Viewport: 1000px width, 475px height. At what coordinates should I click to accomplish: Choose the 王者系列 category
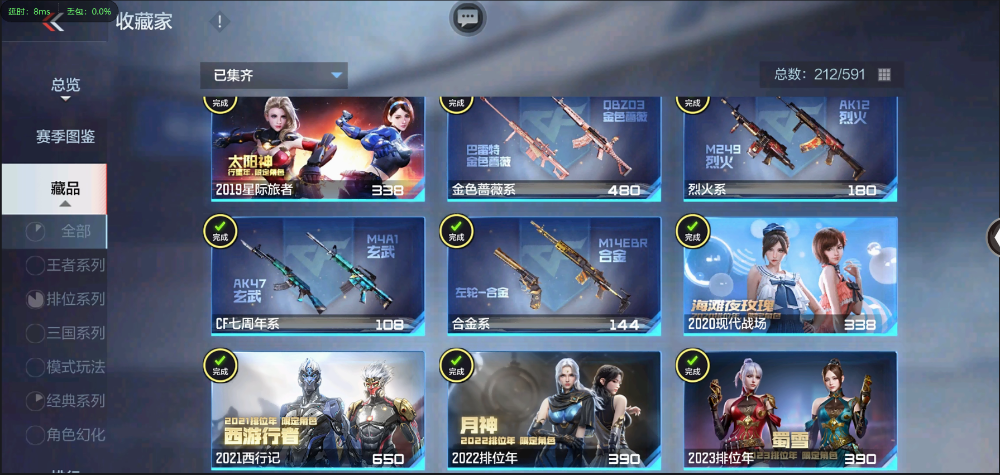(65, 265)
